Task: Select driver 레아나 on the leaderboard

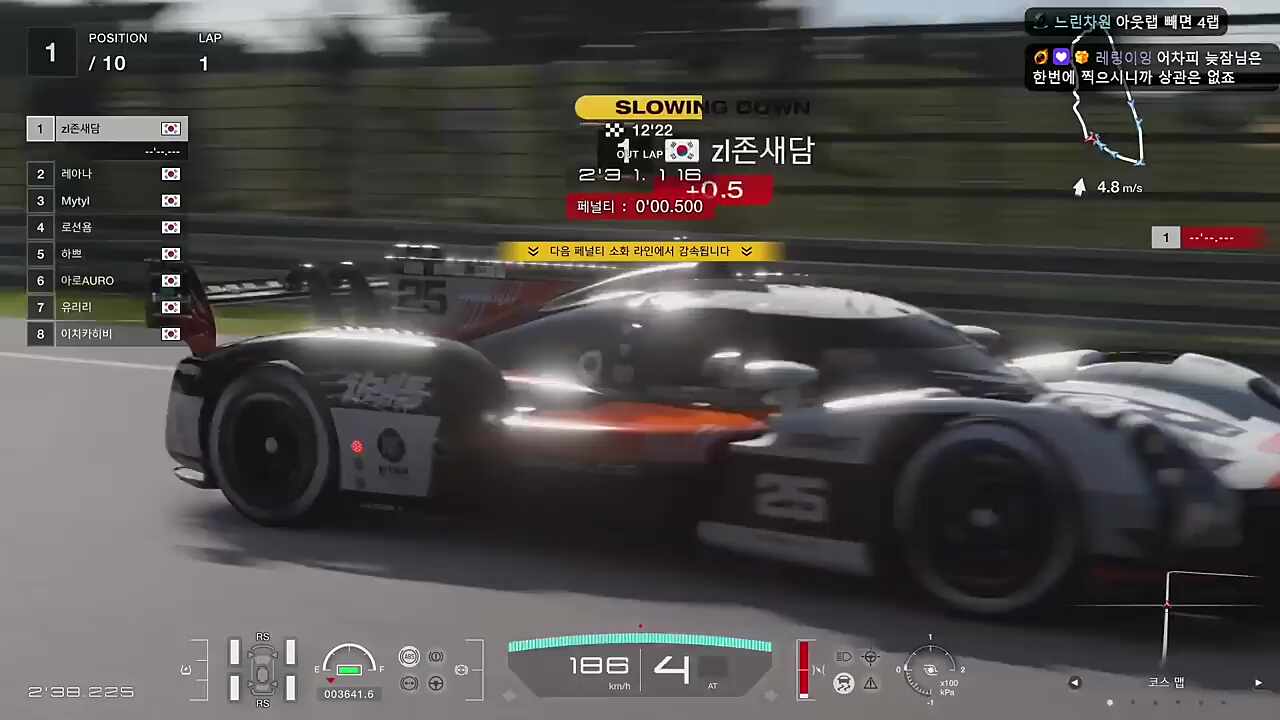Action: tap(100, 173)
